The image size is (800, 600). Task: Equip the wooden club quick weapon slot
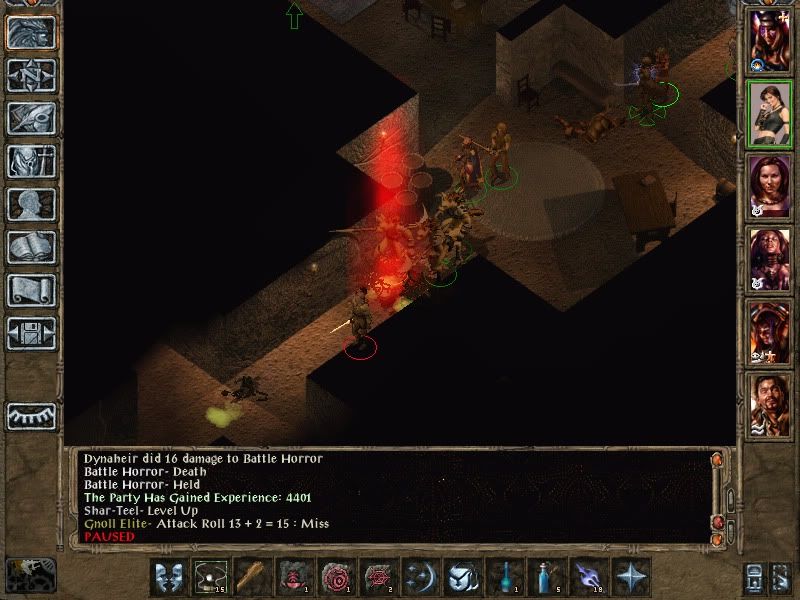(250, 578)
